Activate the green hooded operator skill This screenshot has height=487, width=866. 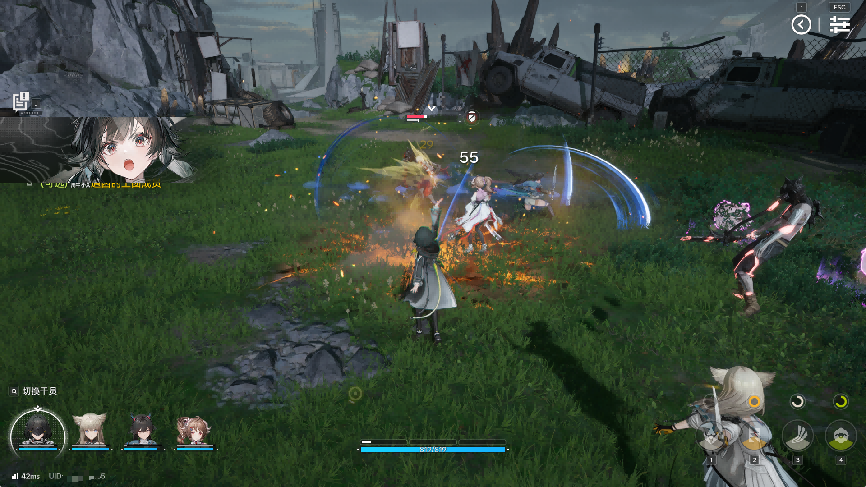coord(841,436)
